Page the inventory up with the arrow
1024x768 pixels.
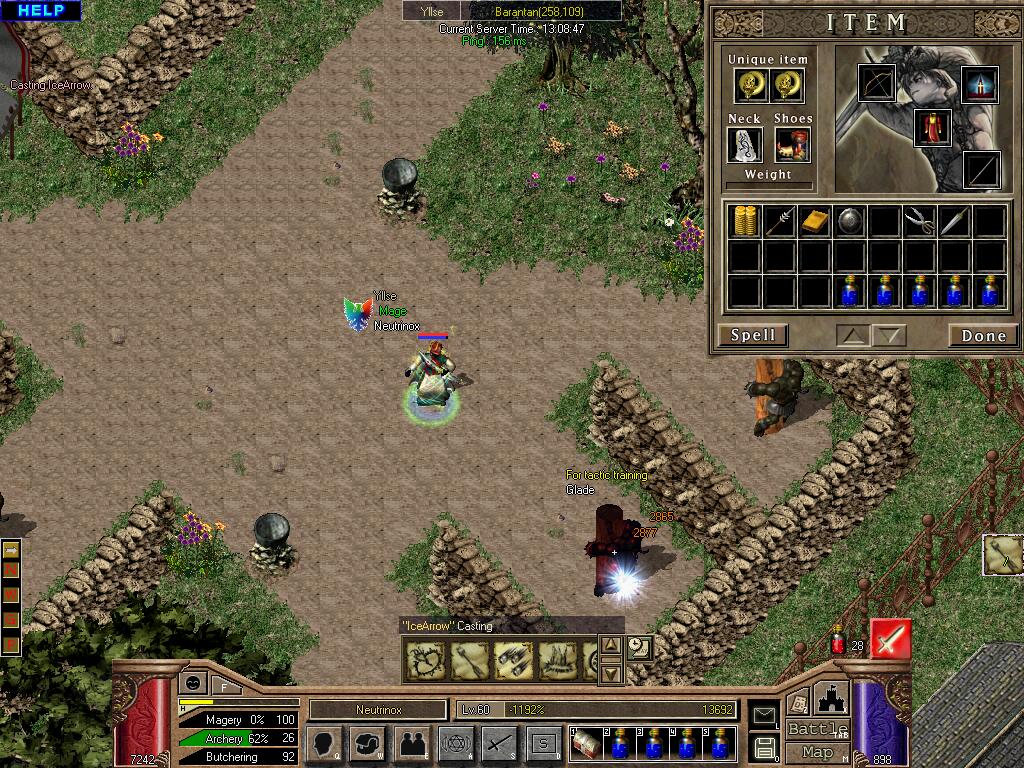pyautogui.click(x=853, y=336)
